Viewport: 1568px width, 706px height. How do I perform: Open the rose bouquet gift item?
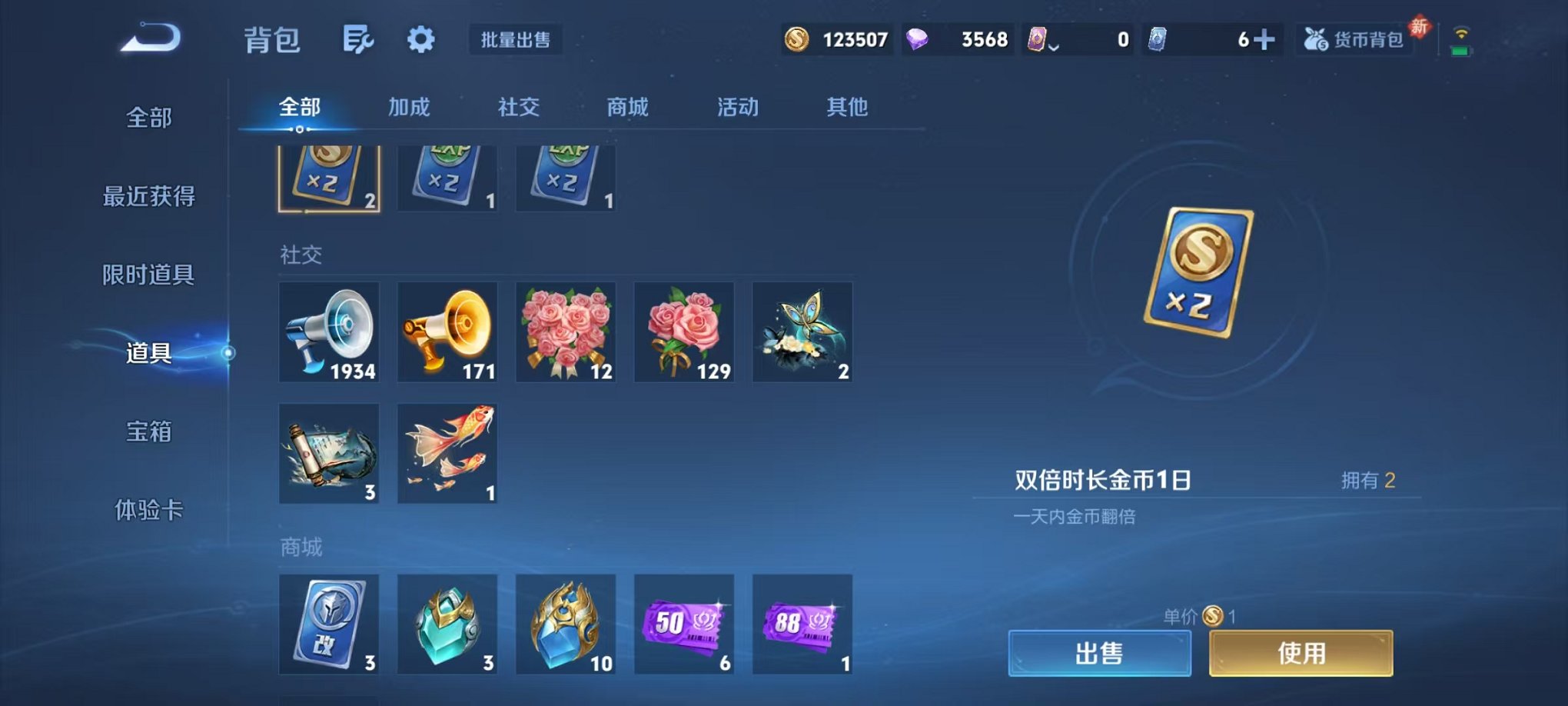(566, 332)
